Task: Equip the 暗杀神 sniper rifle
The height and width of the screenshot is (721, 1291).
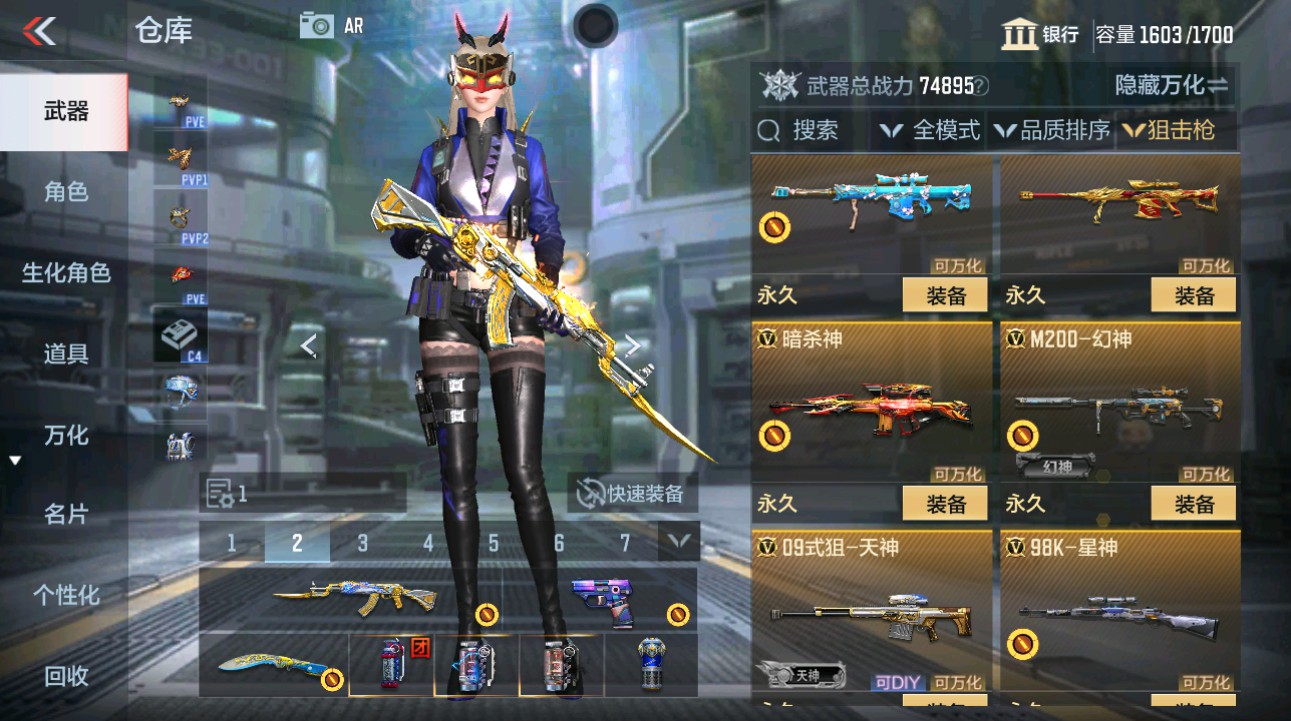Action: coord(943,503)
